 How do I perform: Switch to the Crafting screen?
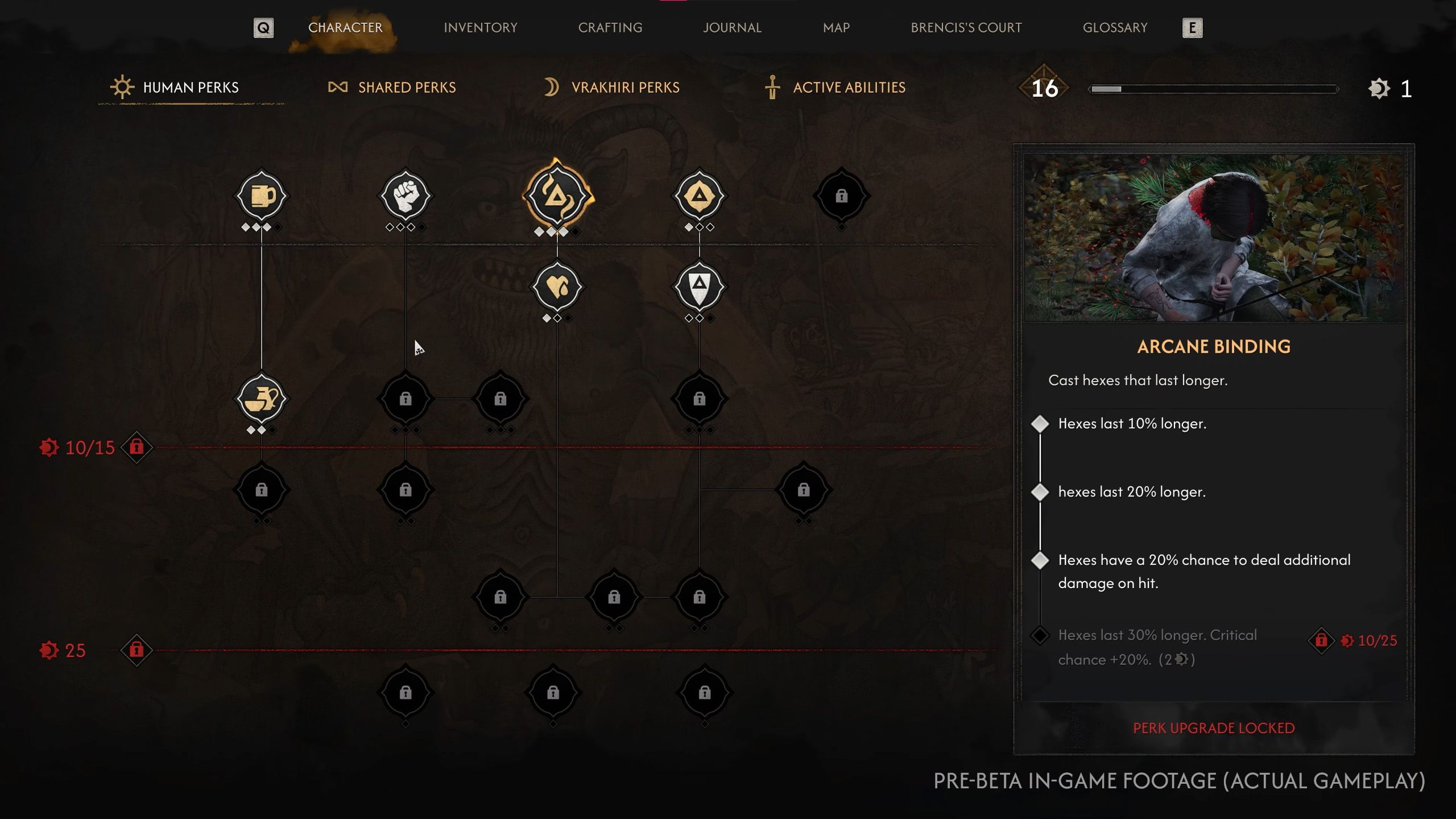(x=610, y=27)
